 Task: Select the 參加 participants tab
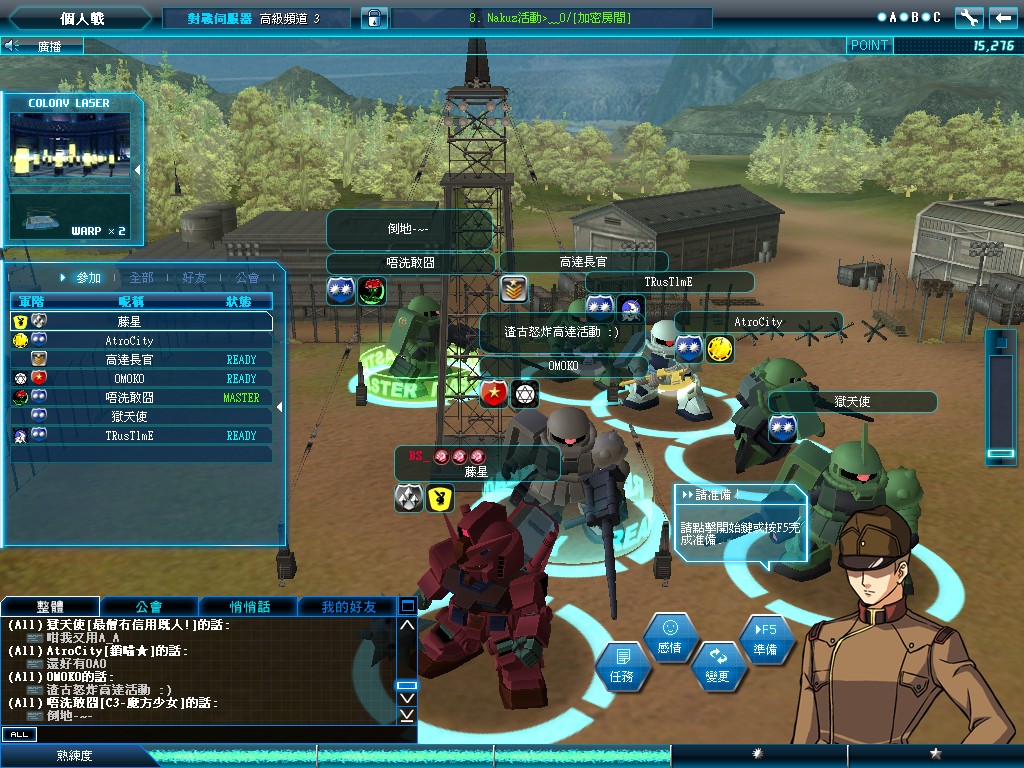point(84,278)
